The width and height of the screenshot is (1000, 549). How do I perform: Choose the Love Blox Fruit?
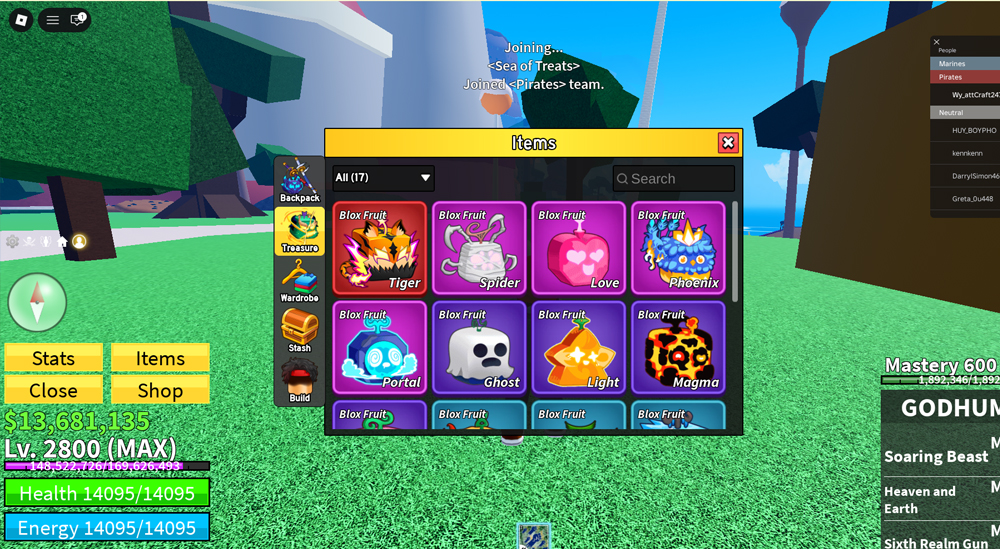click(x=578, y=247)
